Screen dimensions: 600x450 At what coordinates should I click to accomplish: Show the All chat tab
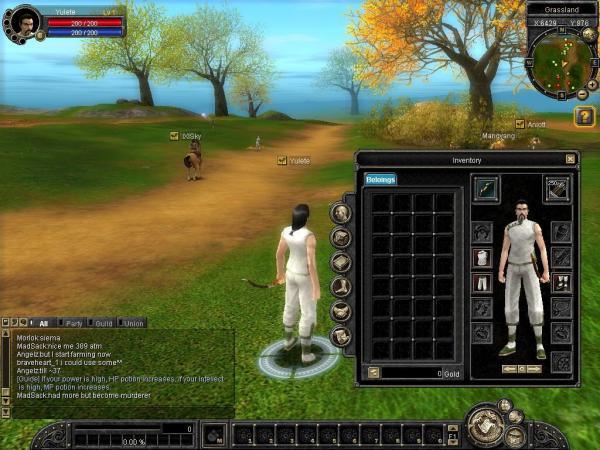(x=43, y=323)
